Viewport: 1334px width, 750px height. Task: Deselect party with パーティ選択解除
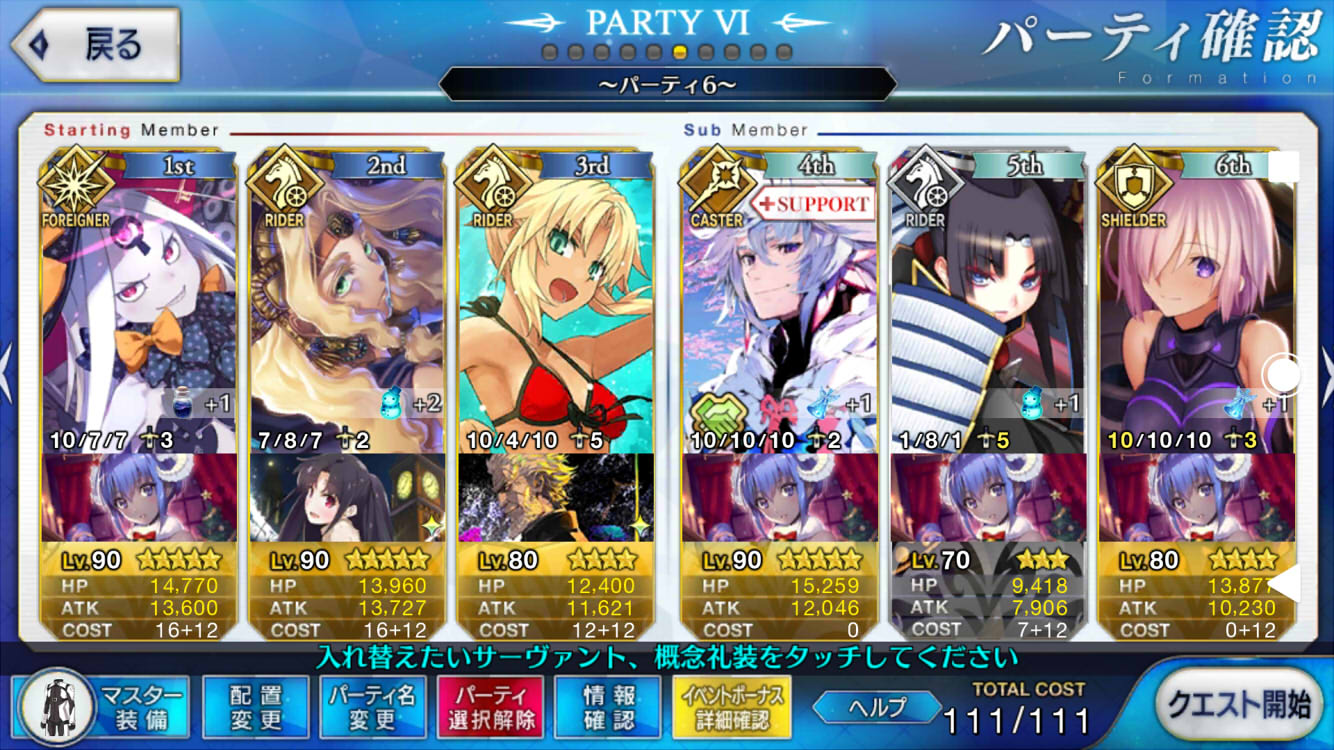[x=490, y=708]
